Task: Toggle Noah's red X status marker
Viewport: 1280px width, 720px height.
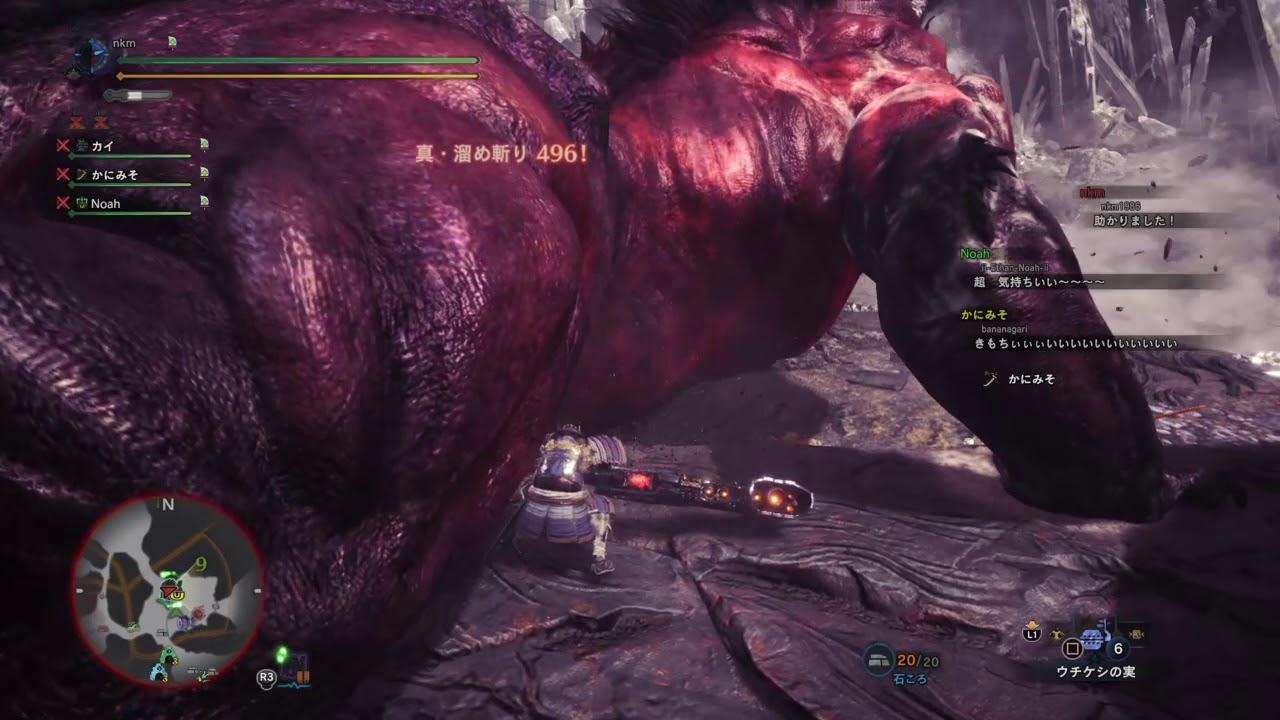Action: 63,203
